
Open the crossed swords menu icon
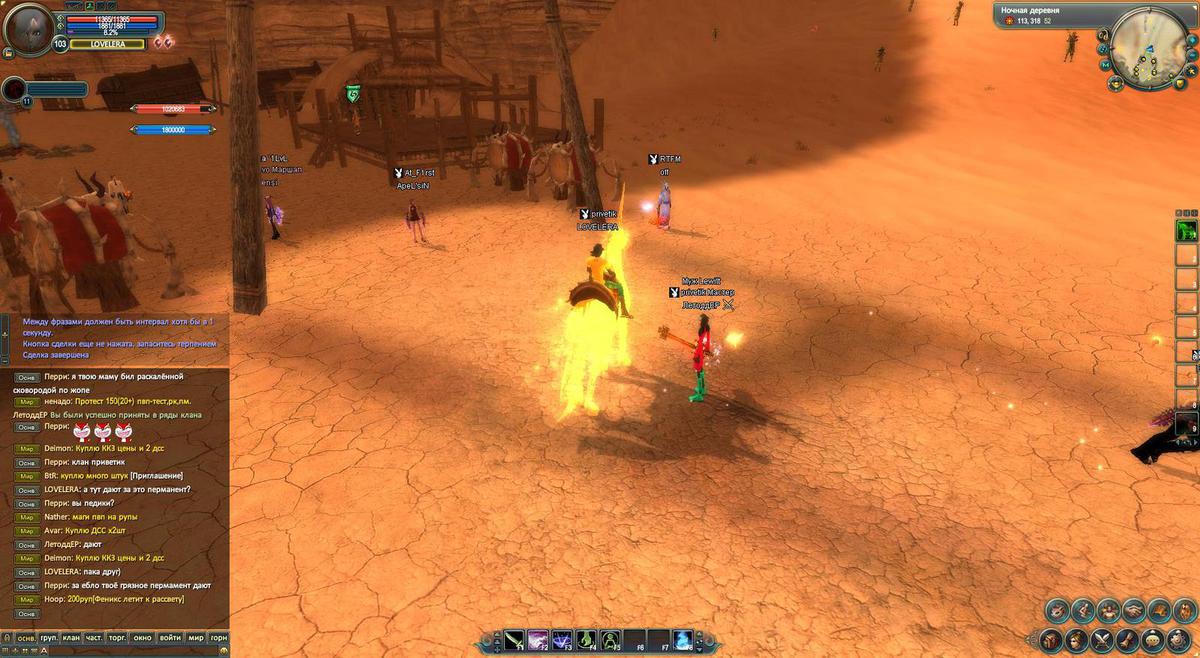pyautogui.click(x=1103, y=640)
